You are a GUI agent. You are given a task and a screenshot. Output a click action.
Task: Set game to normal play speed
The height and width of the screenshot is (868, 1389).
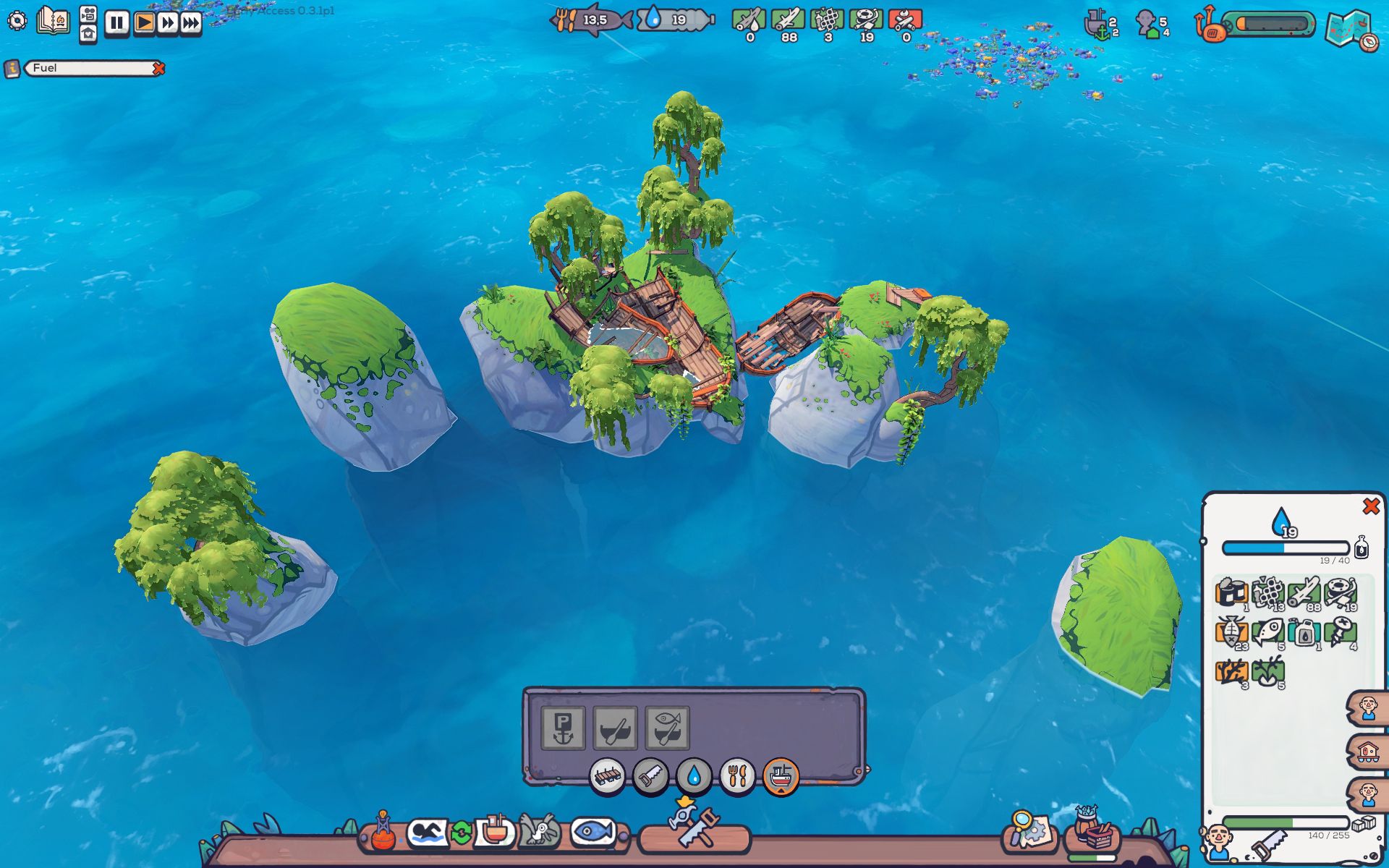[144, 23]
